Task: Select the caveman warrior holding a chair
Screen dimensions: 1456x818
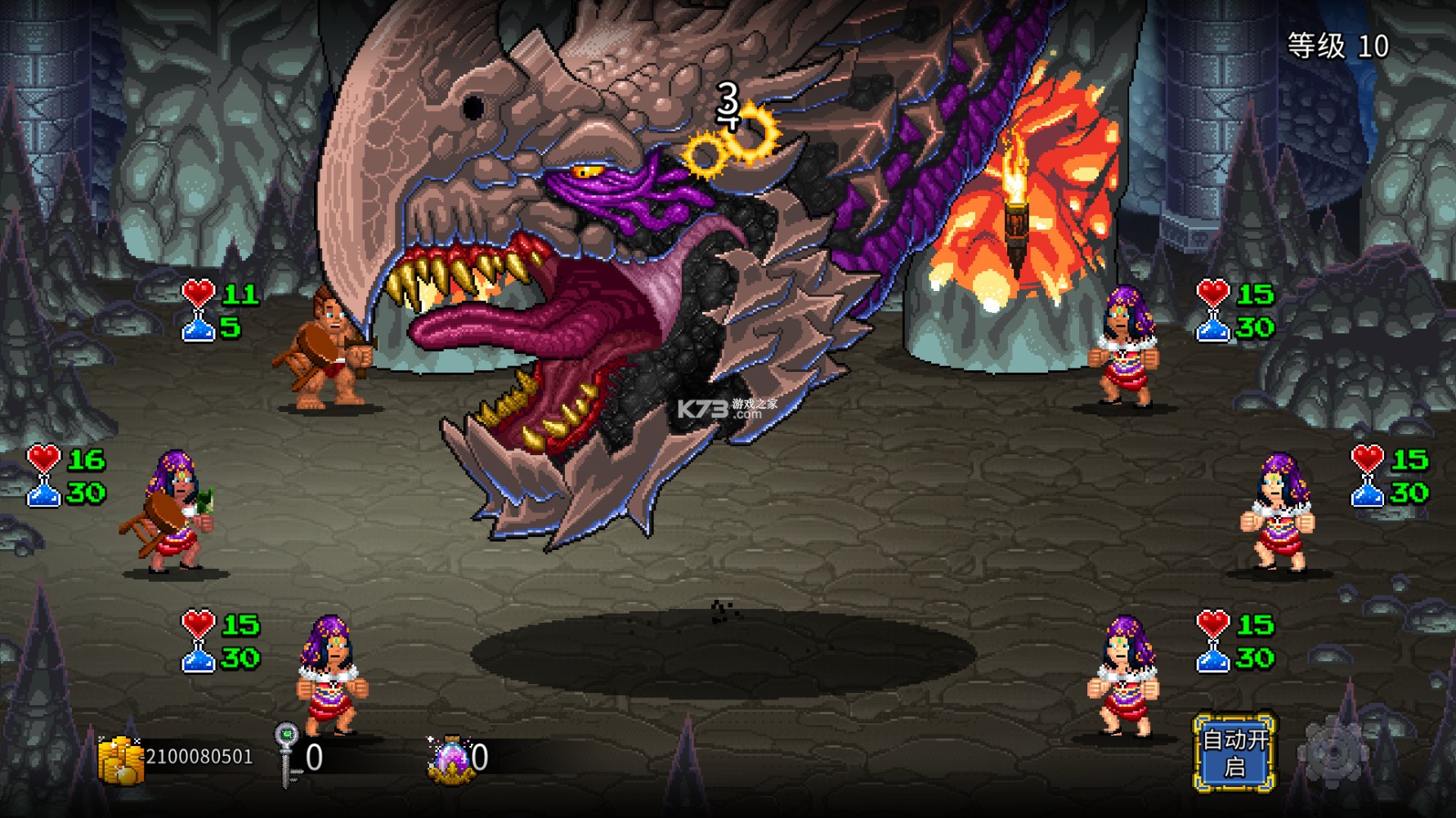Action: (x=327, y=351)
